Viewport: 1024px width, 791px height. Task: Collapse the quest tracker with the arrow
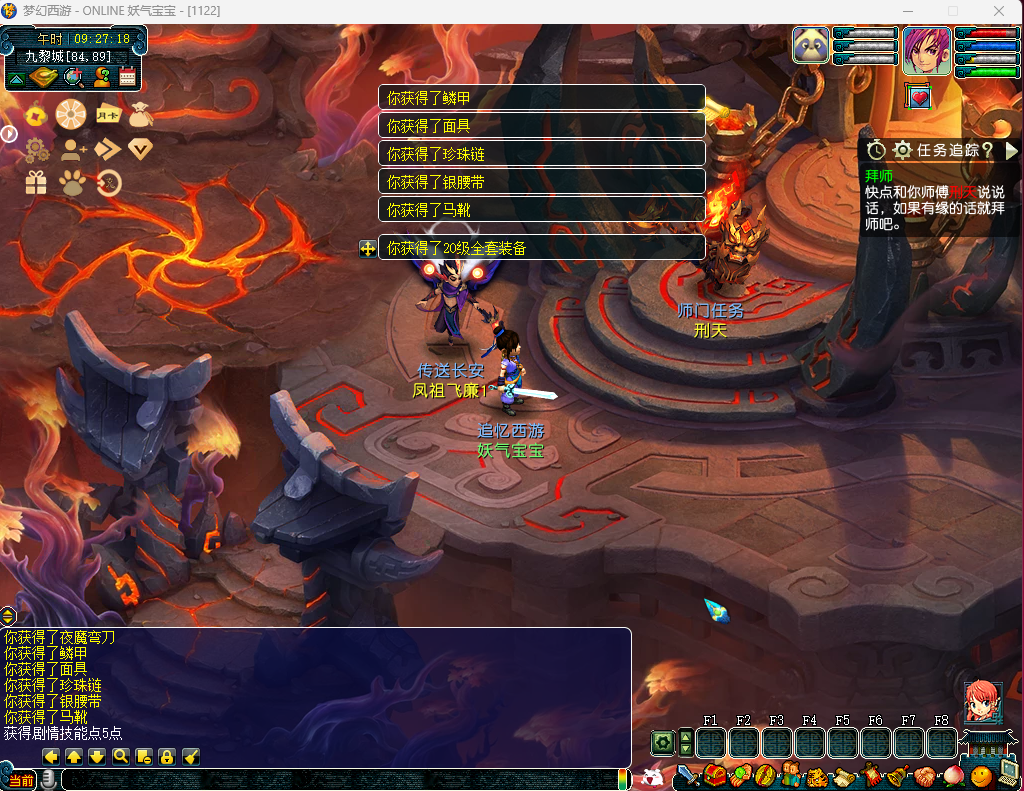1011,150
